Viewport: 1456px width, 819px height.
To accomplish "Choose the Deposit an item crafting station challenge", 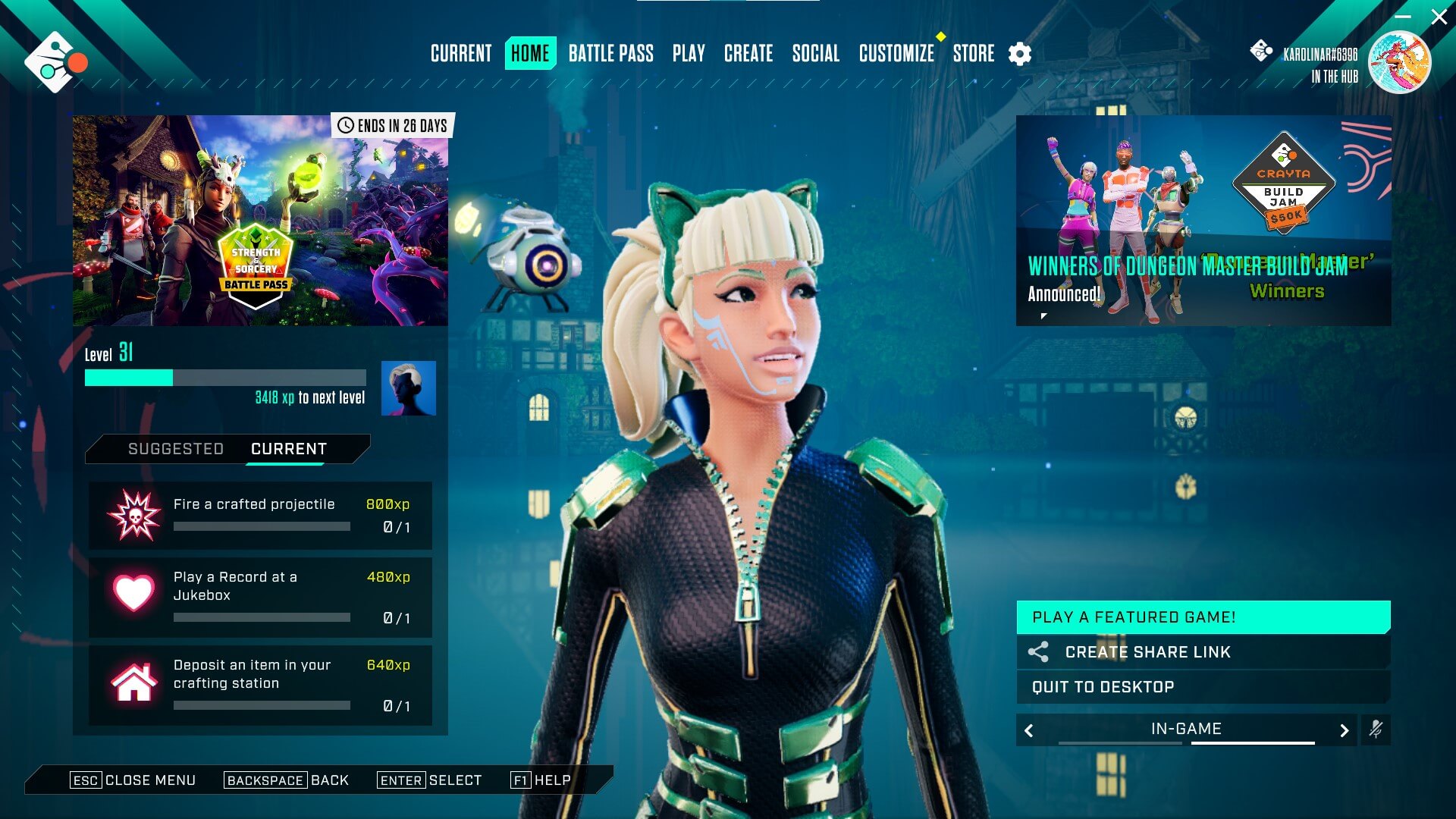I will pos(260,686).
